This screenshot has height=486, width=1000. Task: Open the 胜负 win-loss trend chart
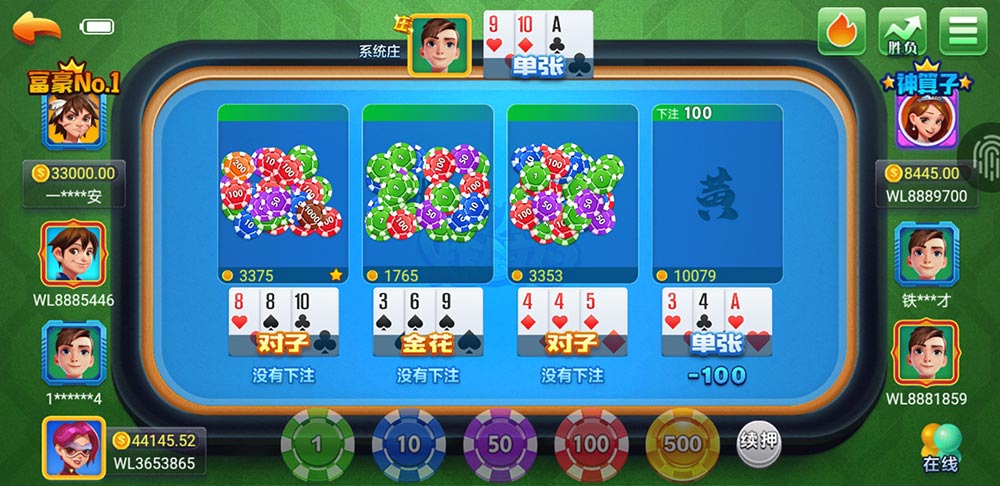[901, 31]
